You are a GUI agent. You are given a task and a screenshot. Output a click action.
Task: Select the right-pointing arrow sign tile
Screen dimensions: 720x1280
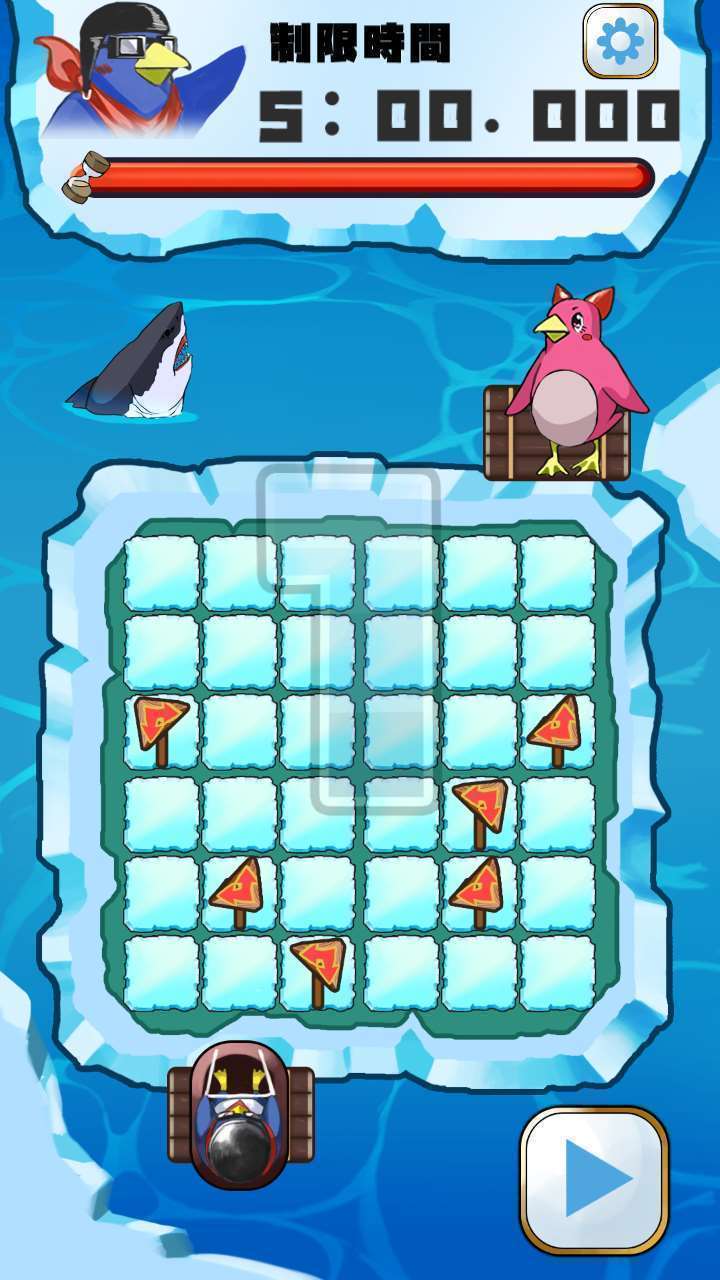coord(161,726)
